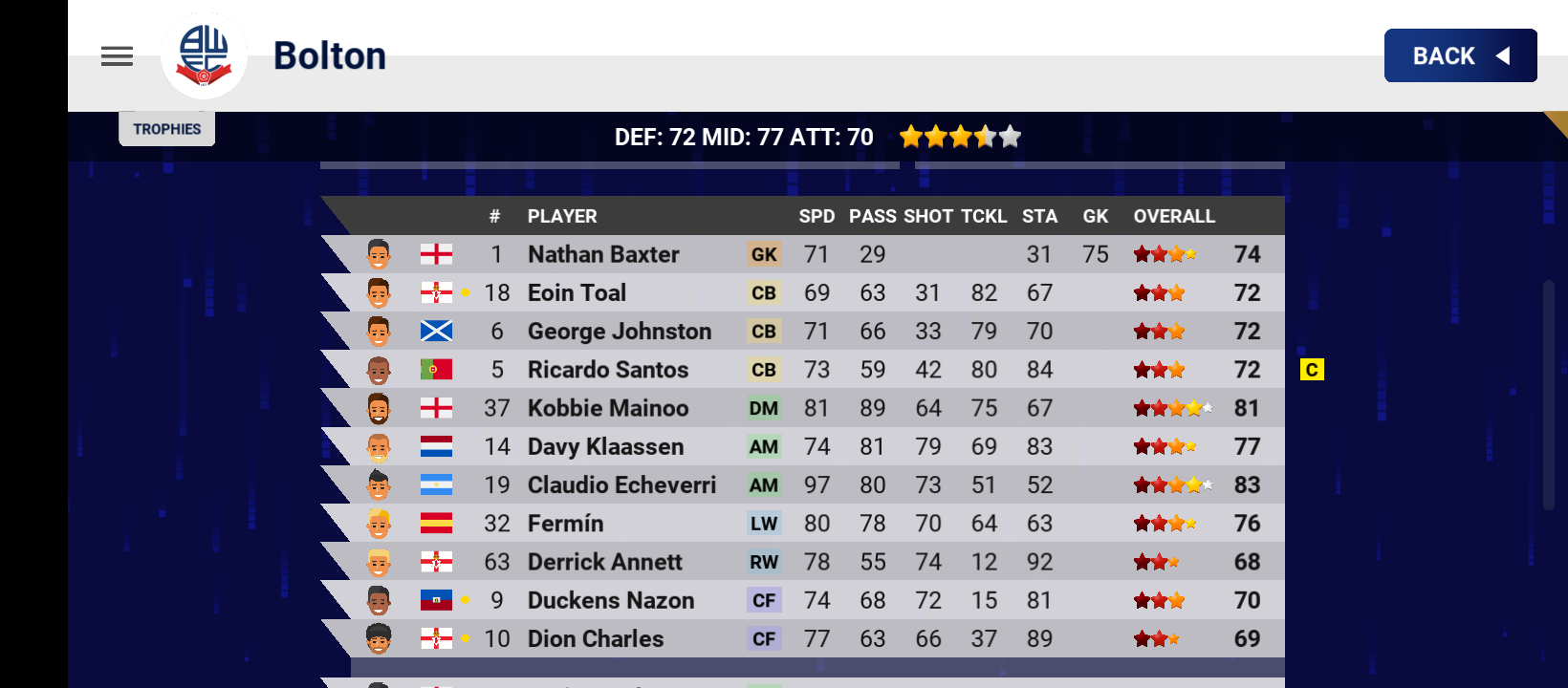Click the Scotland flag beside George Johnston
1568x688 pixels.
[x=435, y=332]
